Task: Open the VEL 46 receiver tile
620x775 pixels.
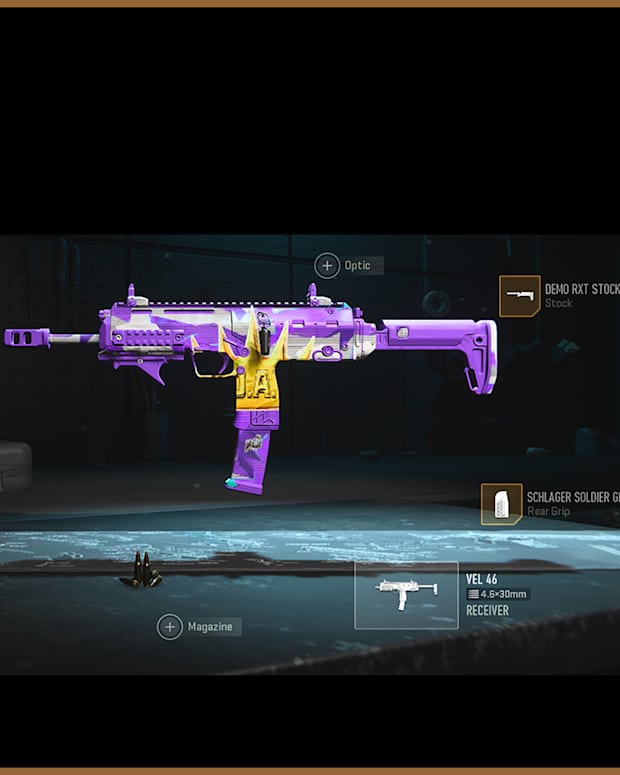Action: click(406, 595)
